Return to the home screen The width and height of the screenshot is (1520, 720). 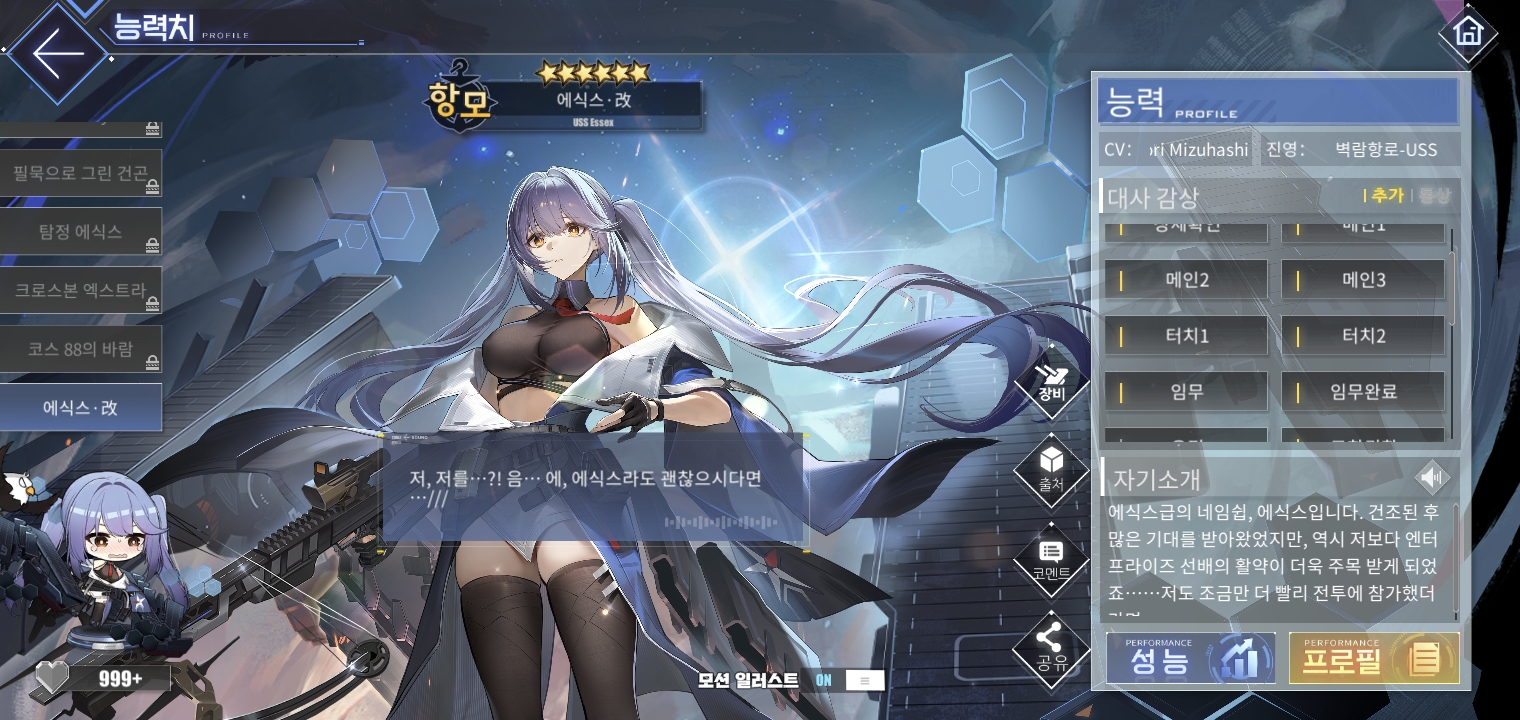coord(1467,33)
